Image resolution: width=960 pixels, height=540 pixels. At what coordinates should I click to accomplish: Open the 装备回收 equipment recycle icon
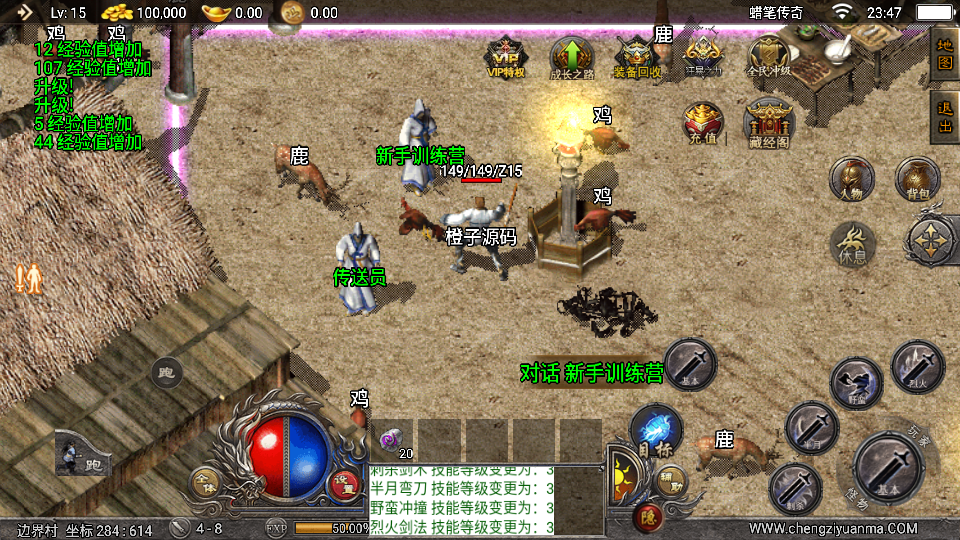coord(636,58)
